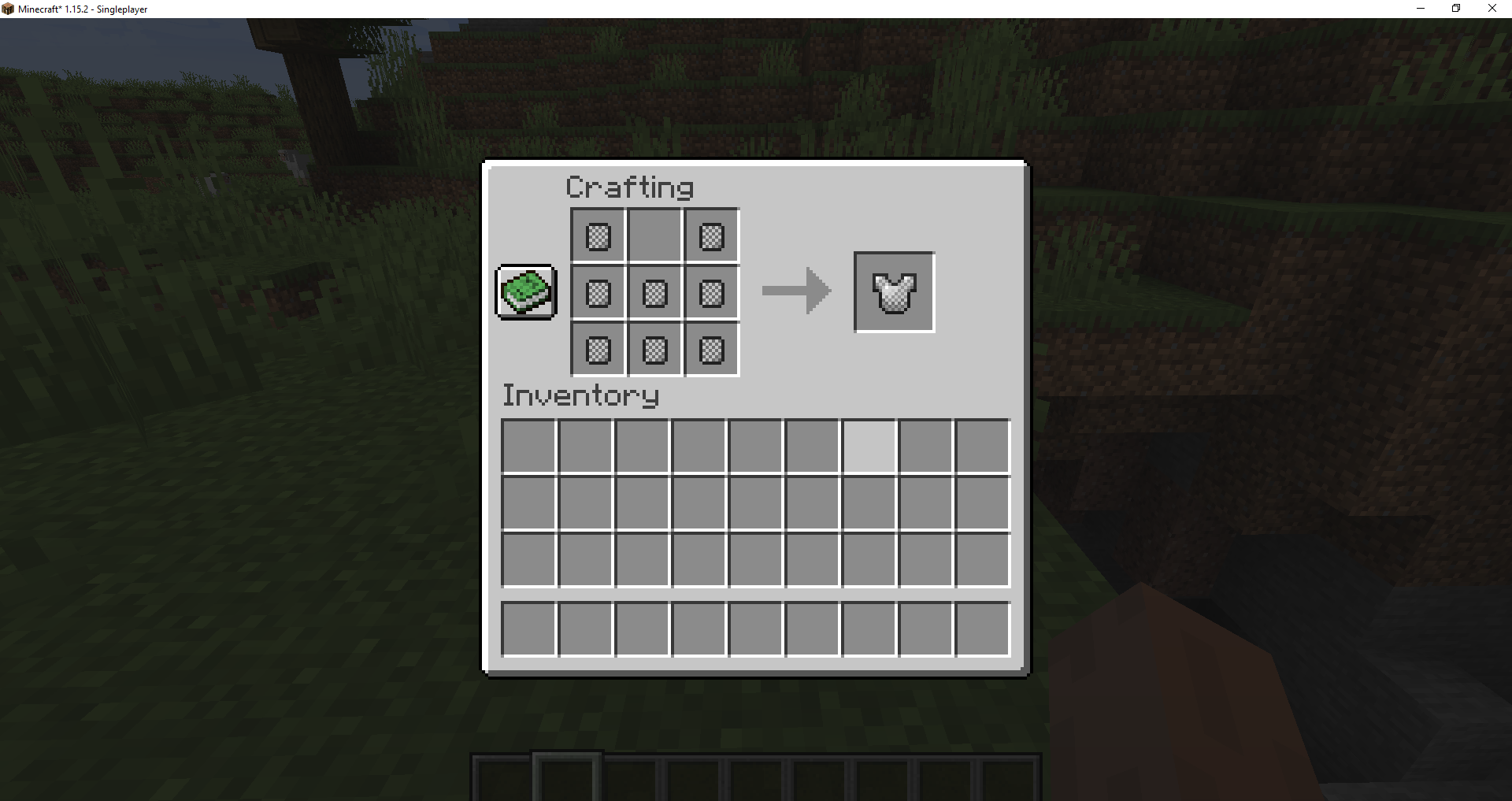This screenshot has height=801, width=1512.
Task: Take the chestplate from the crafting output slot
Action: (893, 292)
